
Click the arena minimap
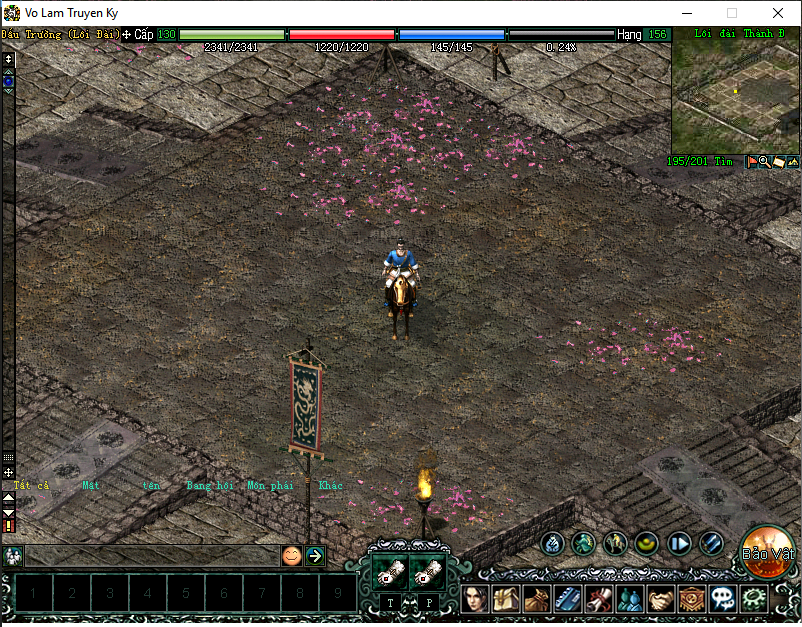[734, 96]
